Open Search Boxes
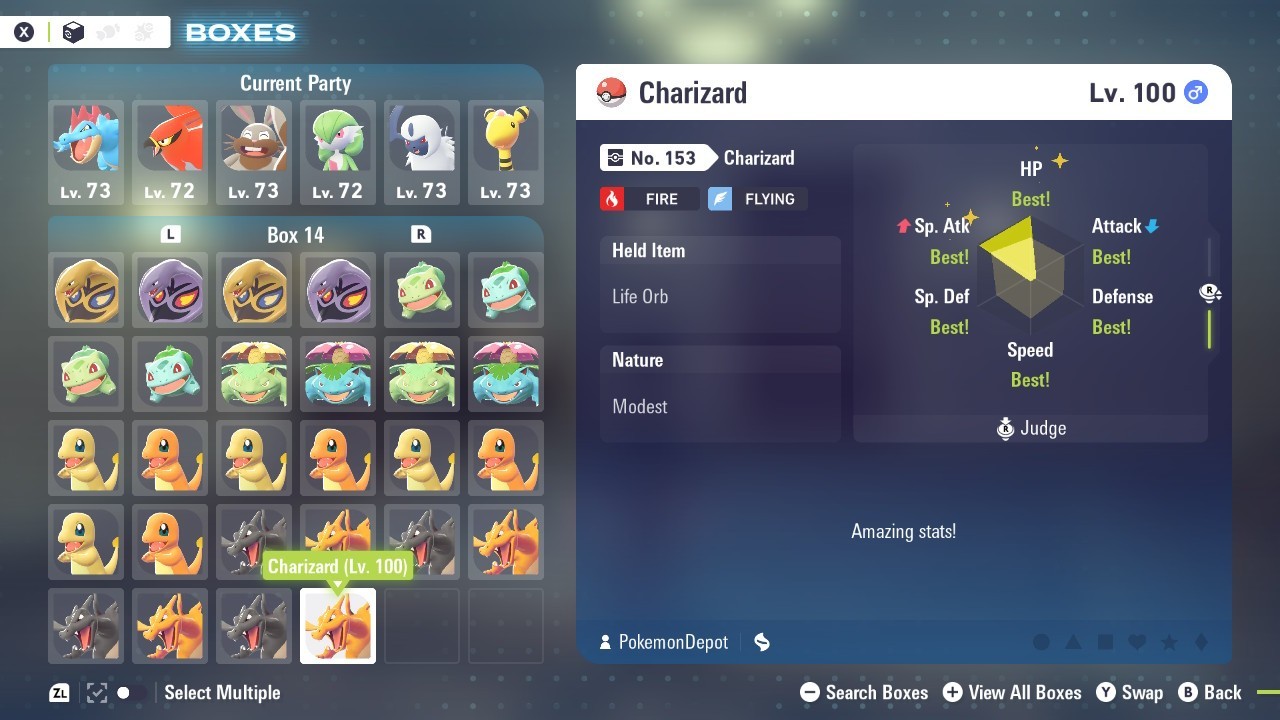Viewport: 1280px width, 720px height. 865,692
